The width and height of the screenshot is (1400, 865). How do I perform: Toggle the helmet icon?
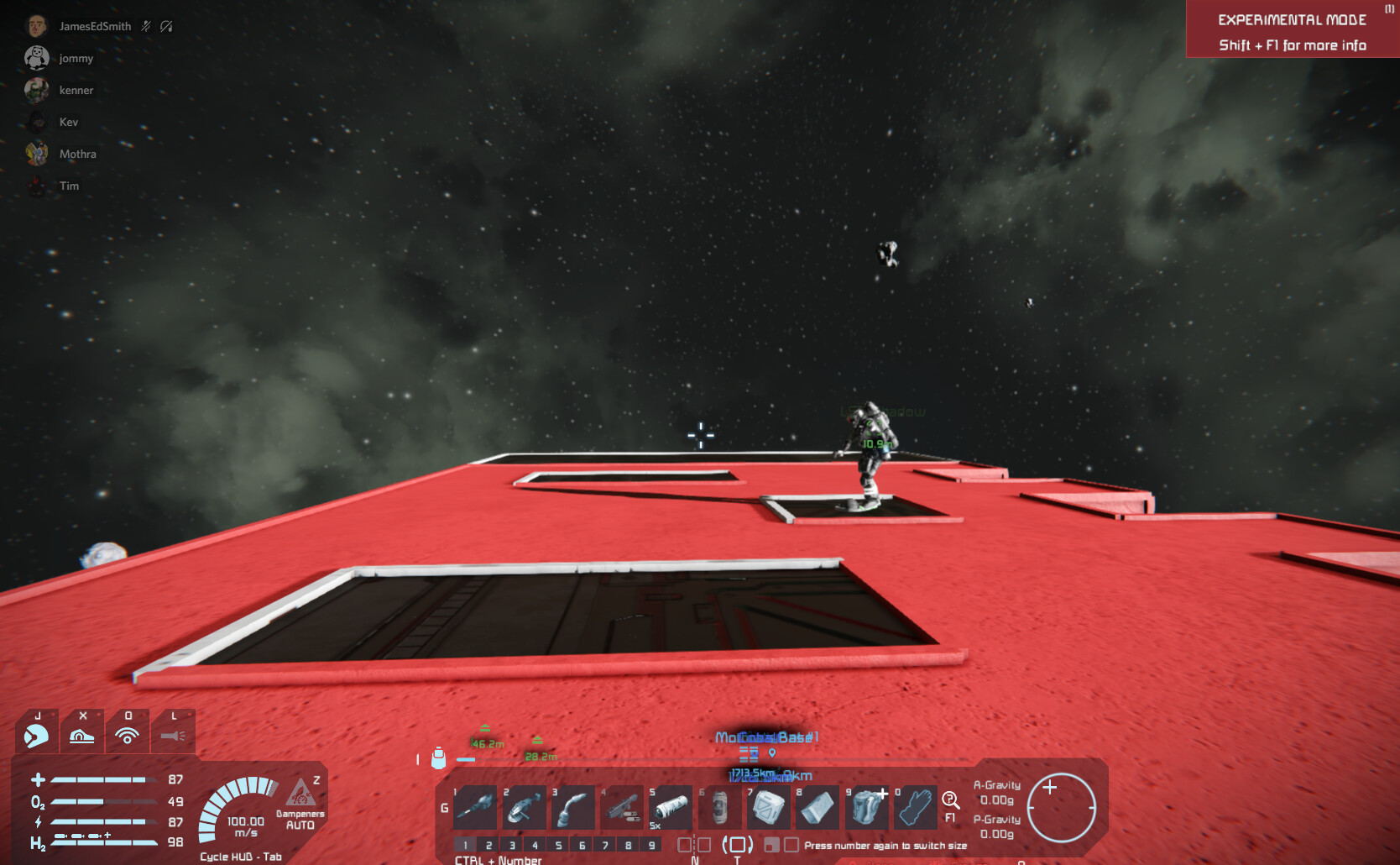tap(36, 735)
